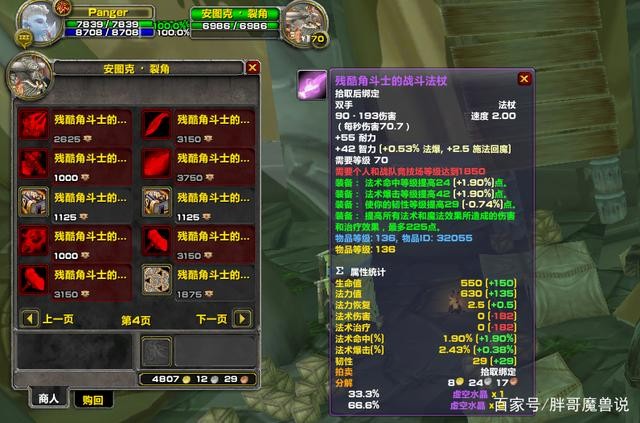Click the Panger player portrait
This screenshot has width=640, height=423.
coord(33,21)
